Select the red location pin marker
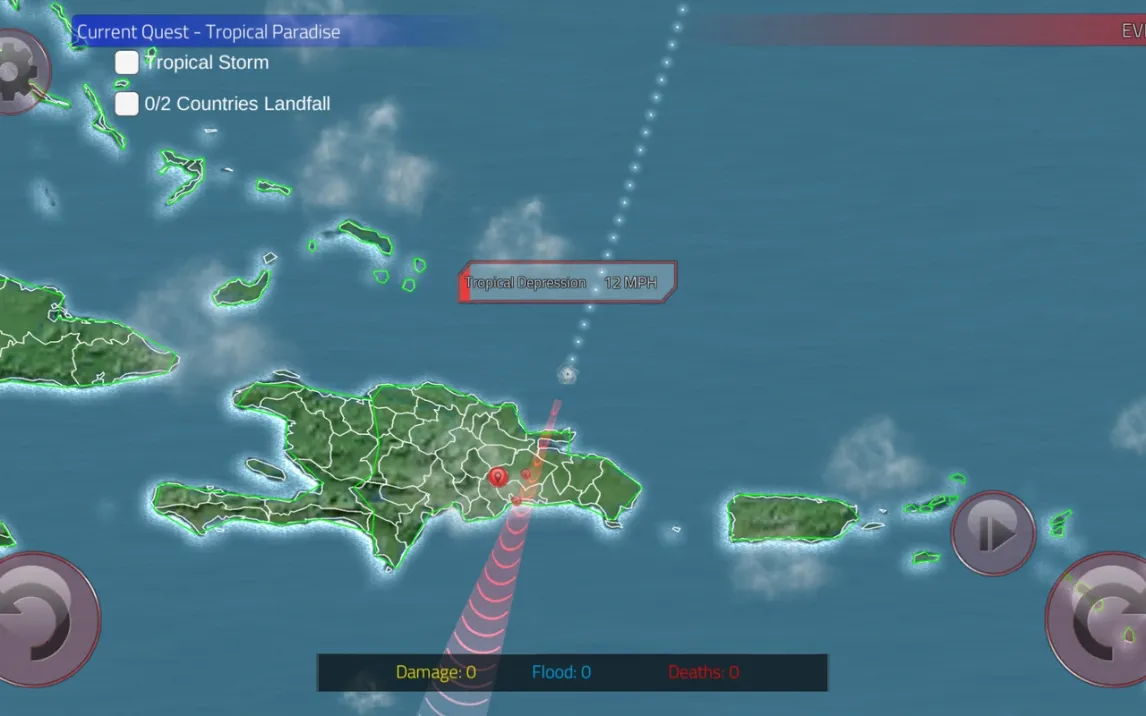This screenshot has height=716, width=1146. (x=497, y=477)
